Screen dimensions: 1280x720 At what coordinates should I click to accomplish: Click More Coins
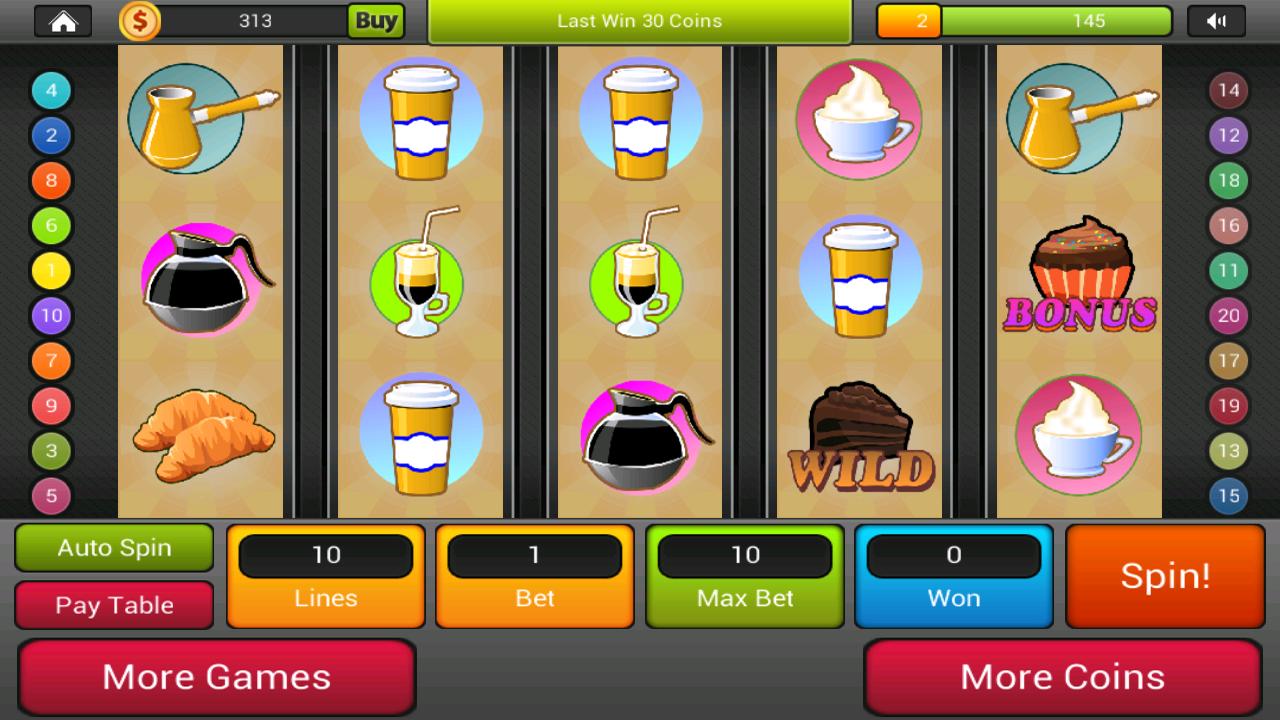(1063, 677)
